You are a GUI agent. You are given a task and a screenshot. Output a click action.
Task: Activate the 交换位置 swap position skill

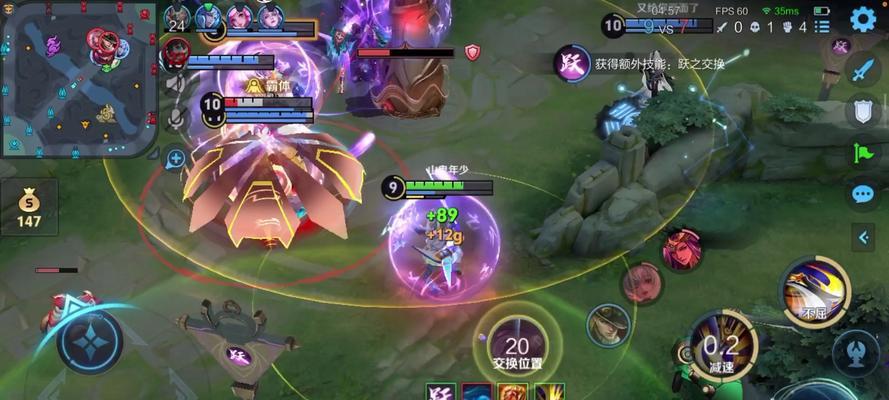tap(517, 347)
